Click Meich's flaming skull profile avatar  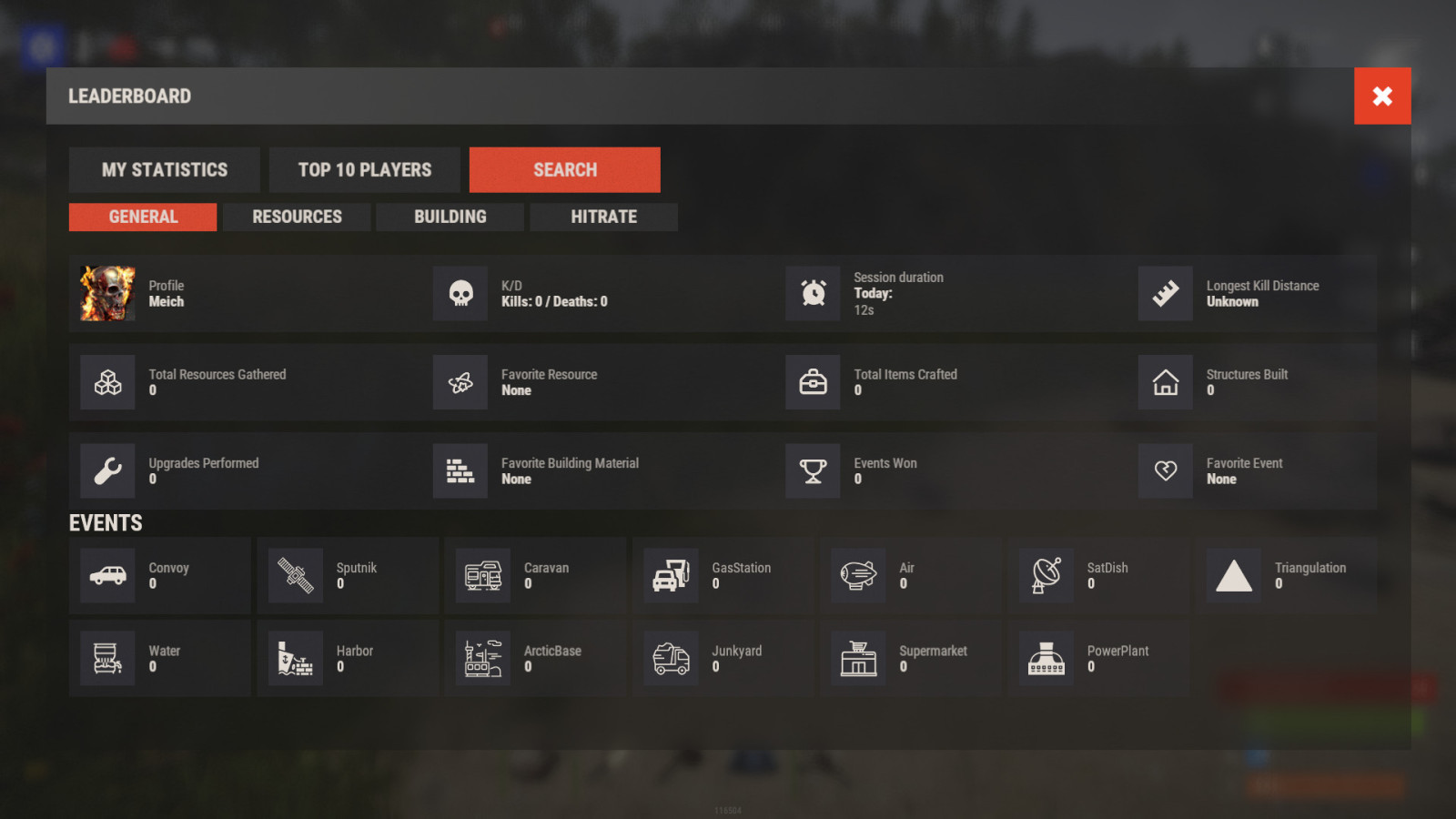pos(106,293)
